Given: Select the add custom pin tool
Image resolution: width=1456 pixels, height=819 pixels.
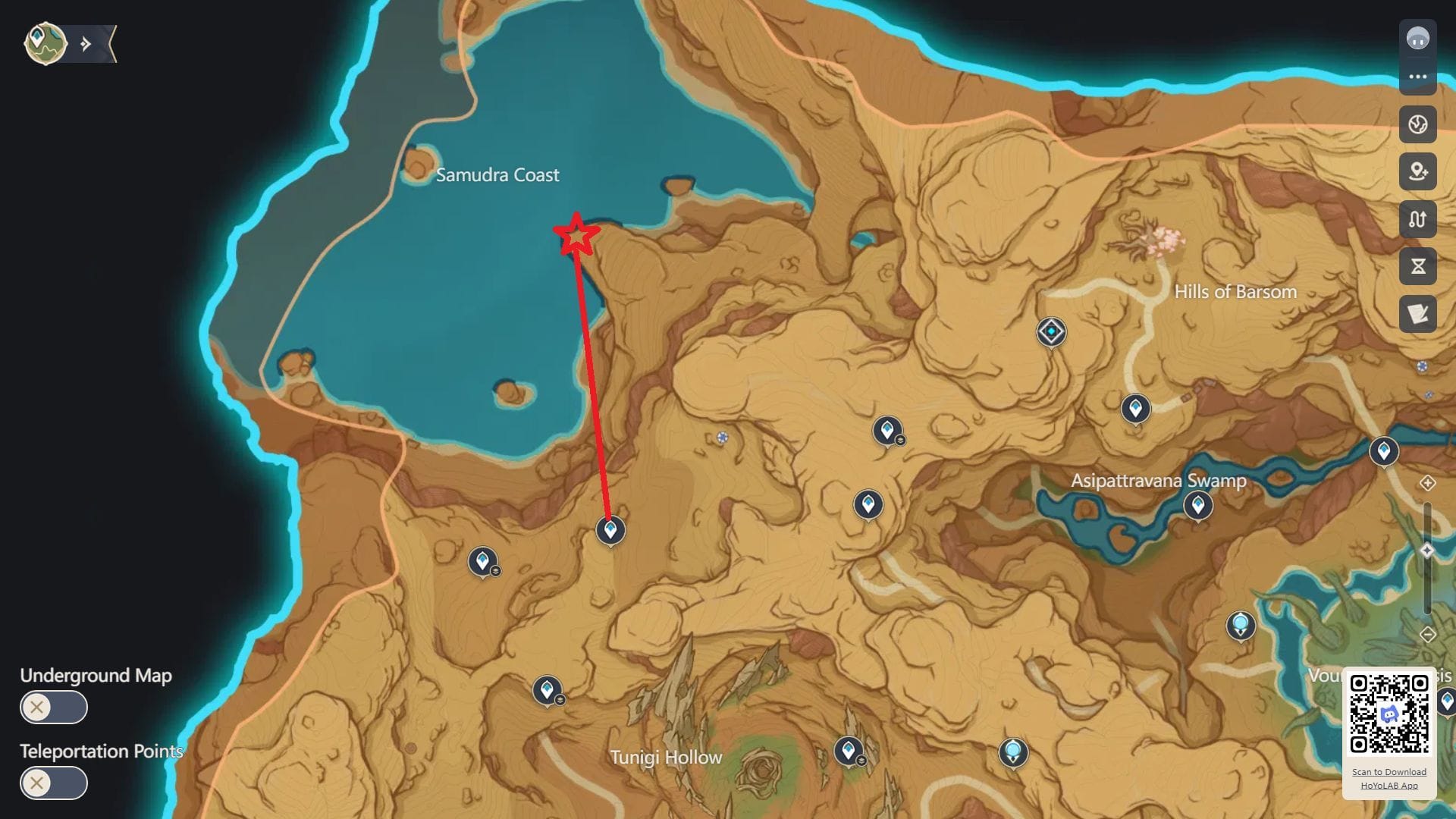Looking at the screenshot, I should 1417,171.
